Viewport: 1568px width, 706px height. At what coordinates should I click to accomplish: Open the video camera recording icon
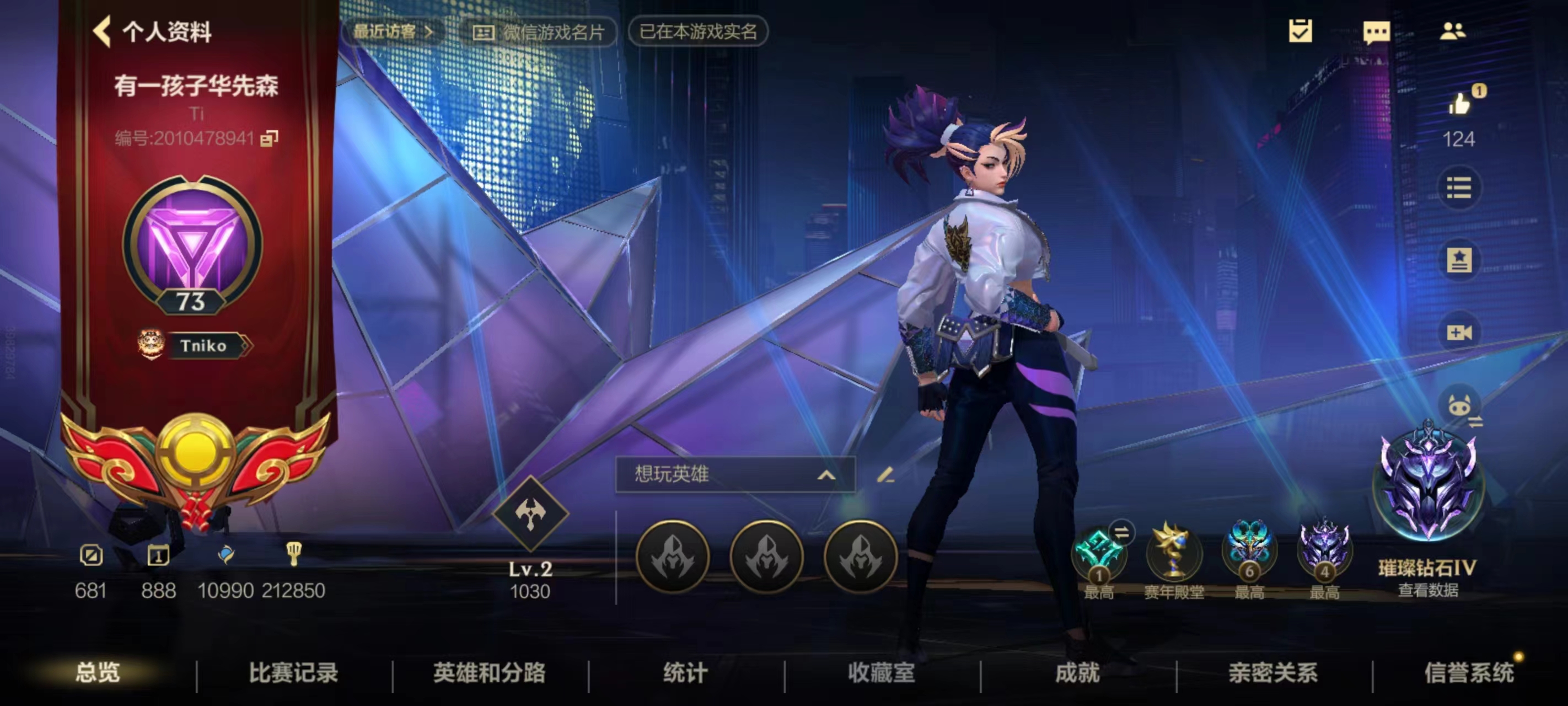[x=1459, y=332]
